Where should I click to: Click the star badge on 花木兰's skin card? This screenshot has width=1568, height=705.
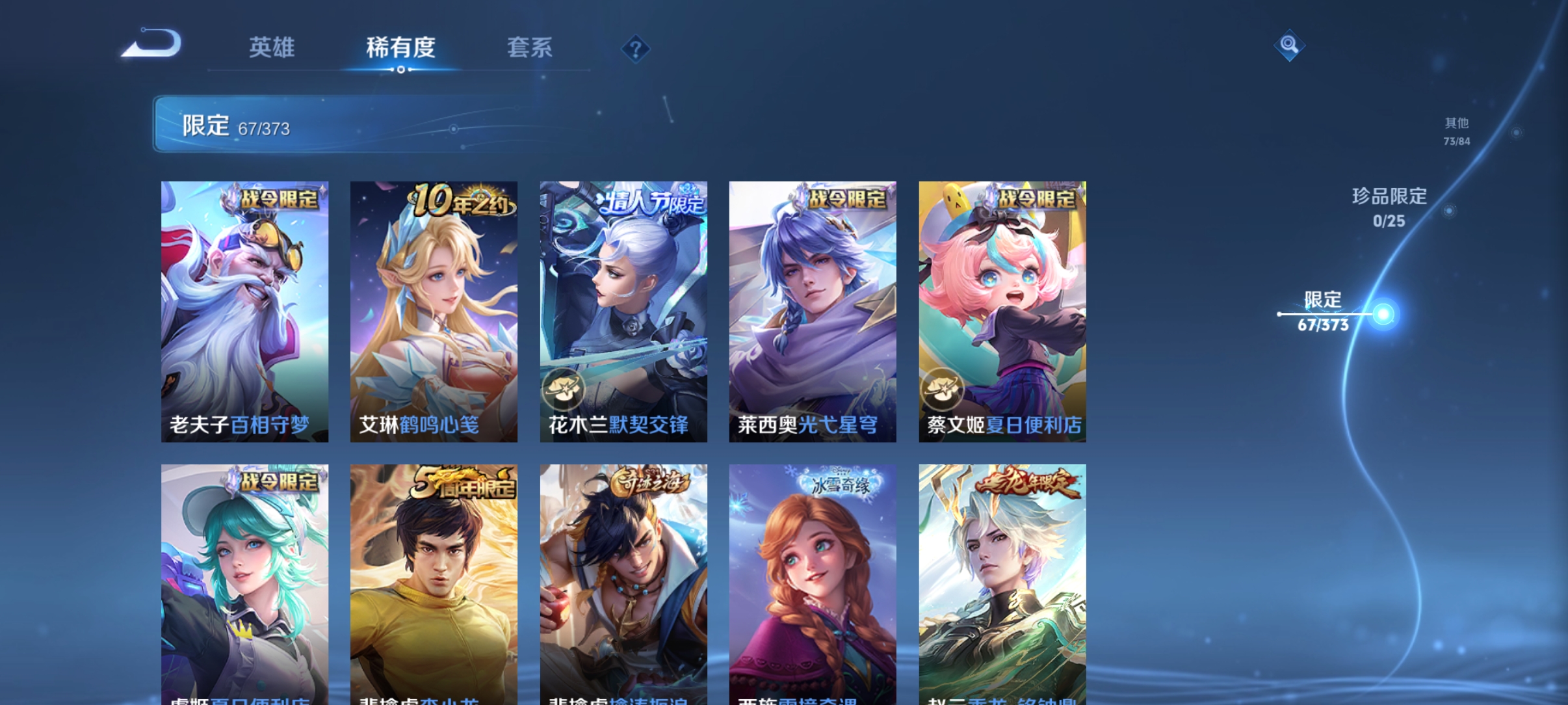point(563,390)
